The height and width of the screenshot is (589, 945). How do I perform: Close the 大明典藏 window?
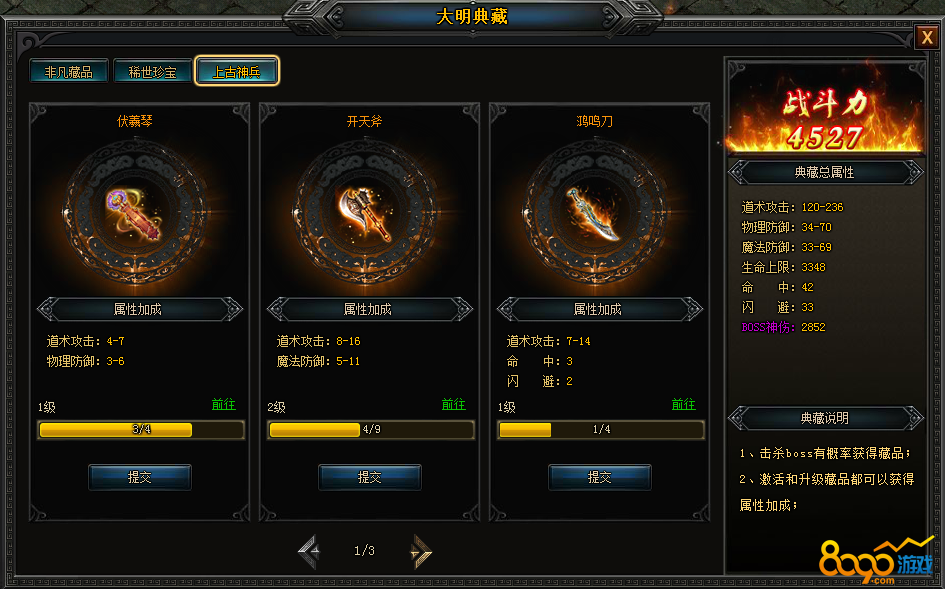[926, 38]
